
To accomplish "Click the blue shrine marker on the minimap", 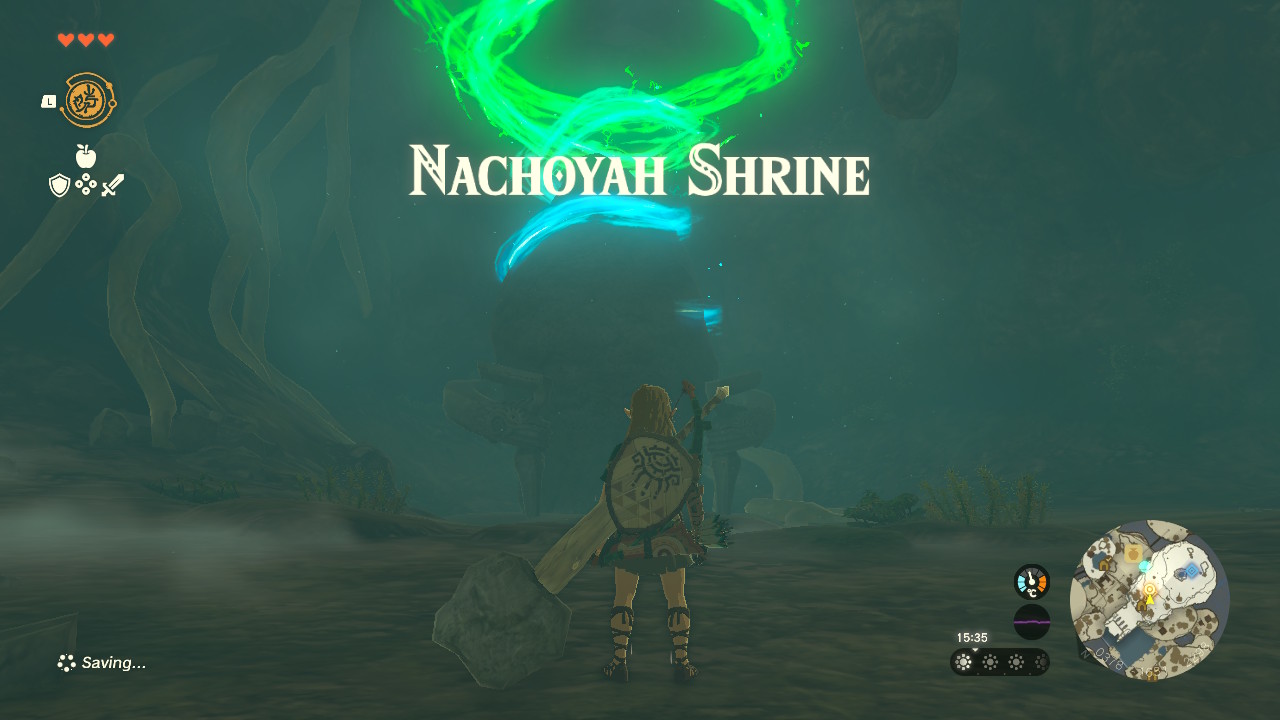I will pyautogui.click(x=1192, y=570).
